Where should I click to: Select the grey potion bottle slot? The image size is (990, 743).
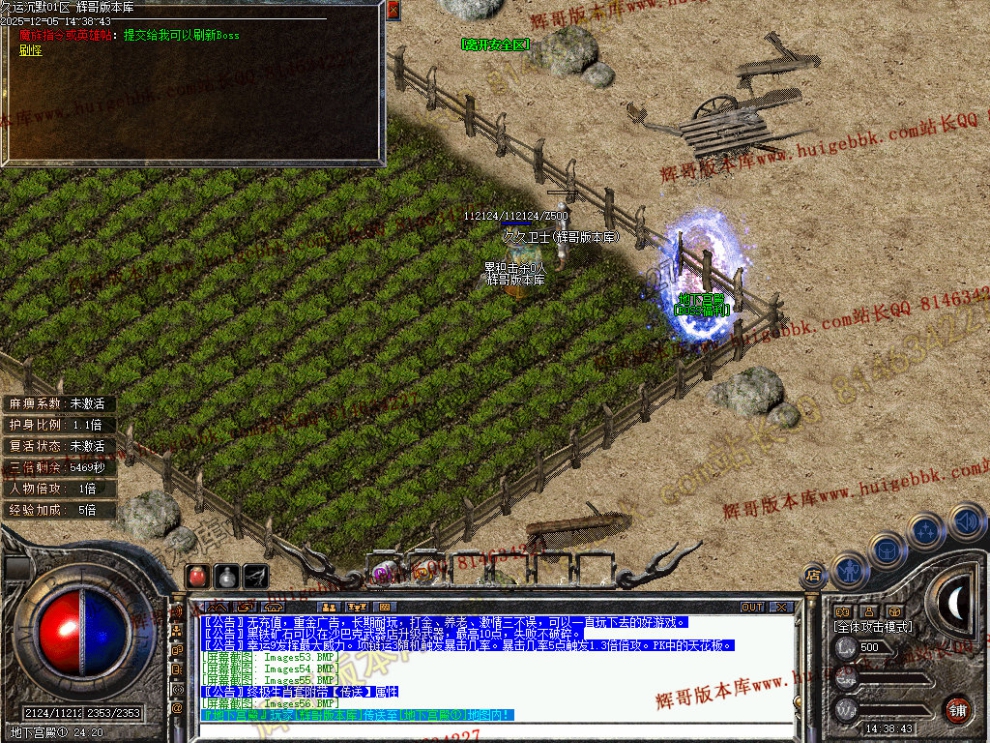[x=227, y=577]
